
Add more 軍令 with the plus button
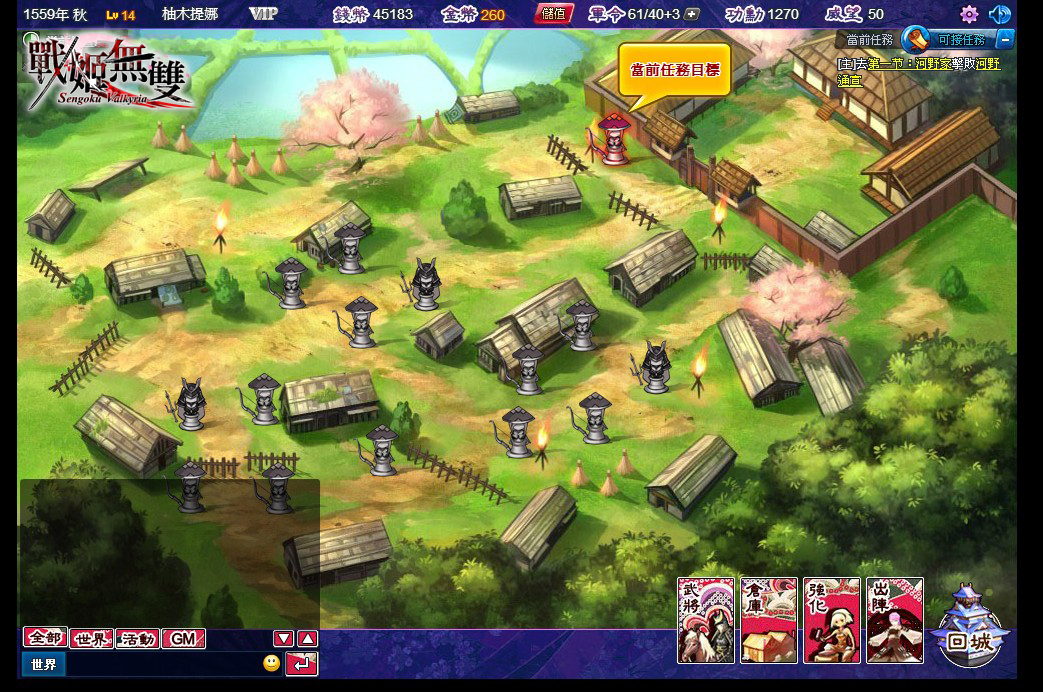point(691,14)
